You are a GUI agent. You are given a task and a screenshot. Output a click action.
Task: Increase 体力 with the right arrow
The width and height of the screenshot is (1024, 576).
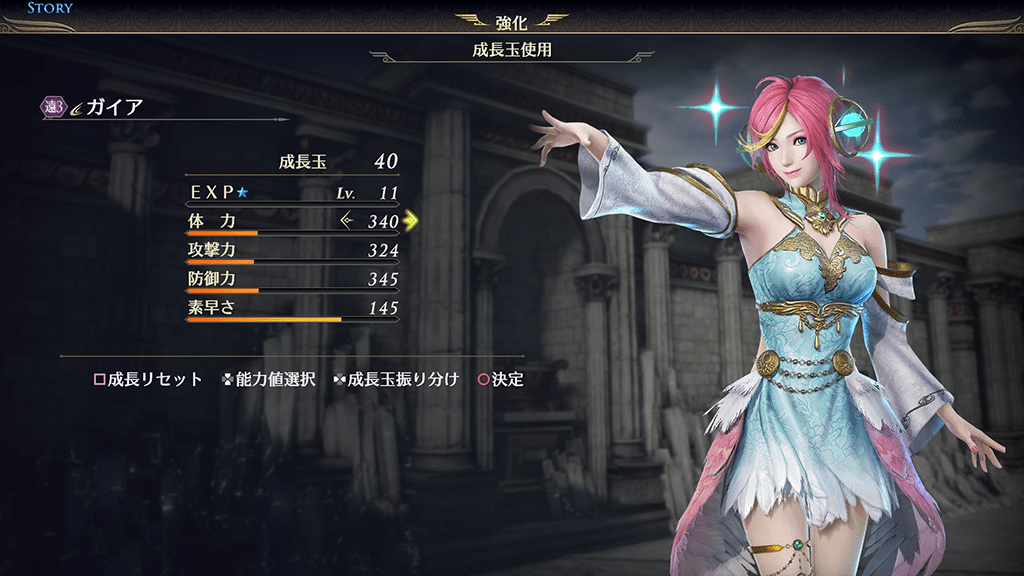tap(410, 221)
